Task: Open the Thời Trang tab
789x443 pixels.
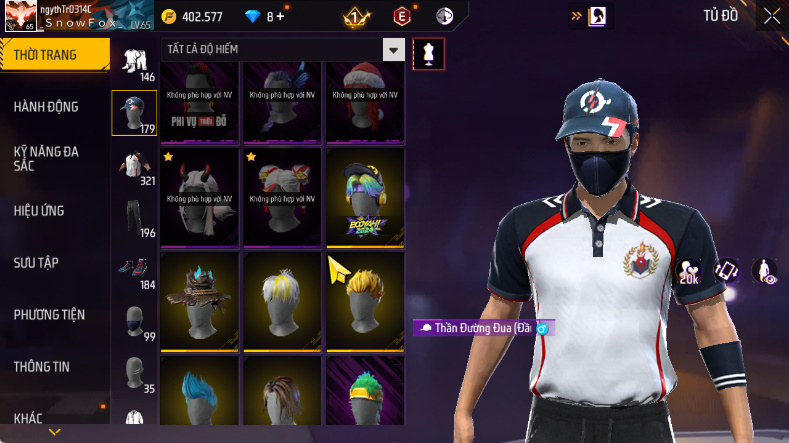Action: (x=45, y=55)
